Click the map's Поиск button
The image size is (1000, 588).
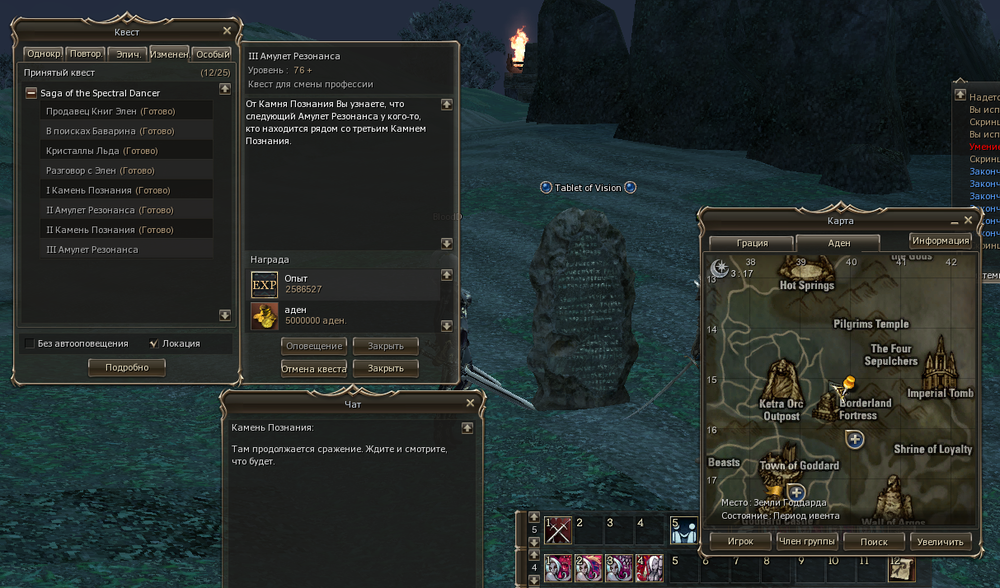[873, 541]
